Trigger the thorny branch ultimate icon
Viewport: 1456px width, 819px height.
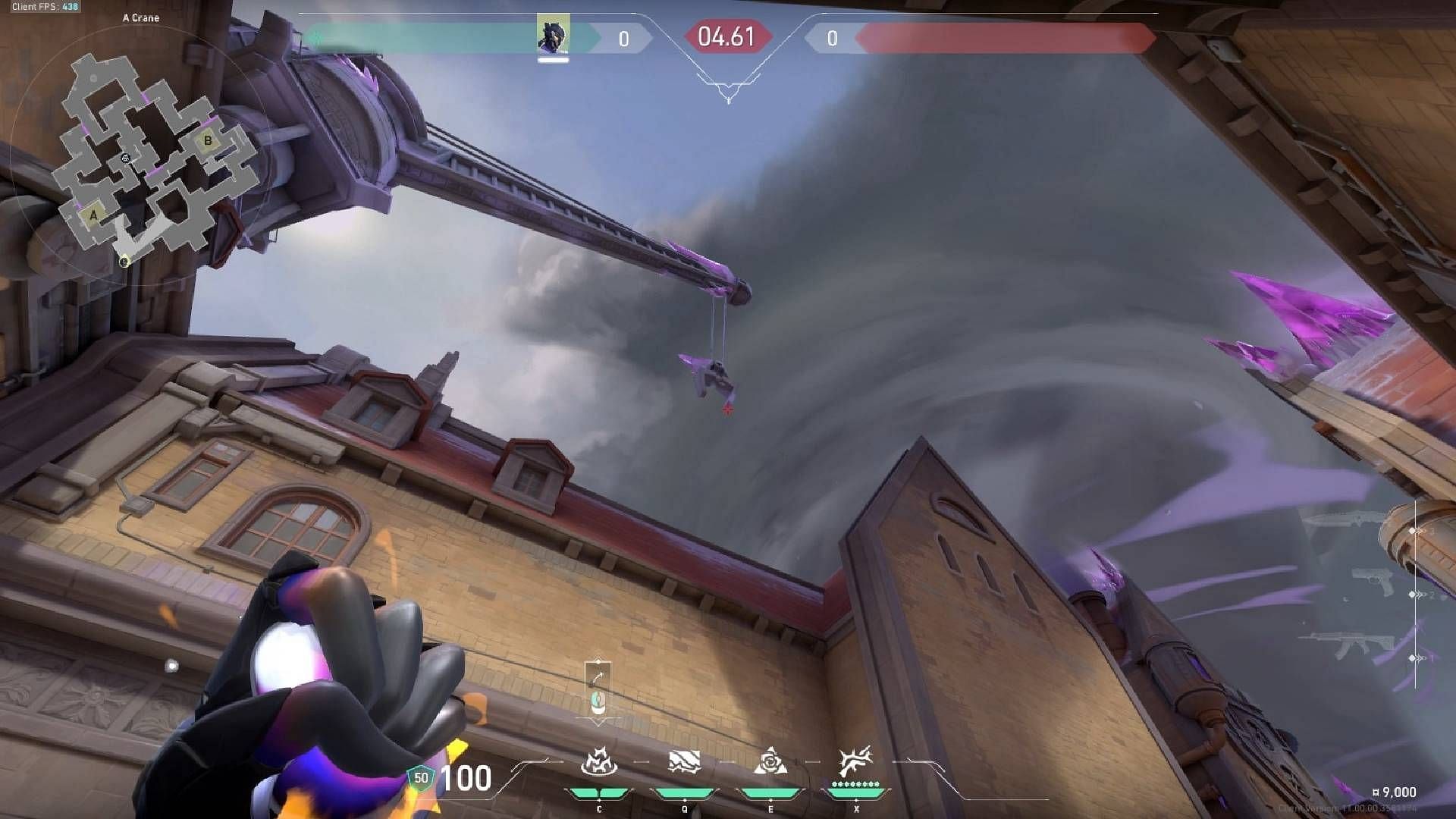click(x=855, y=761)
